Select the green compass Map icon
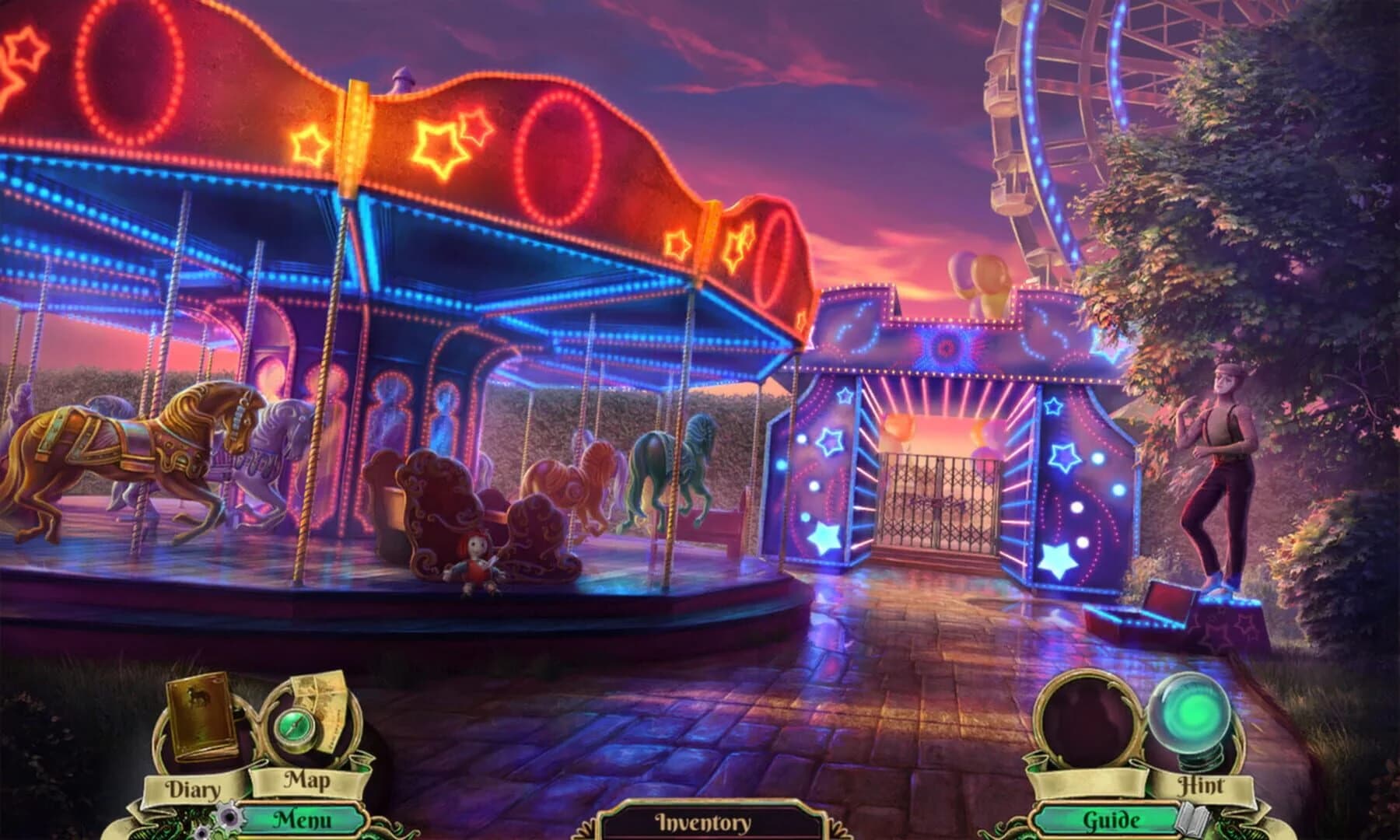Viewport: 1400px width, 840px height. 294,730
